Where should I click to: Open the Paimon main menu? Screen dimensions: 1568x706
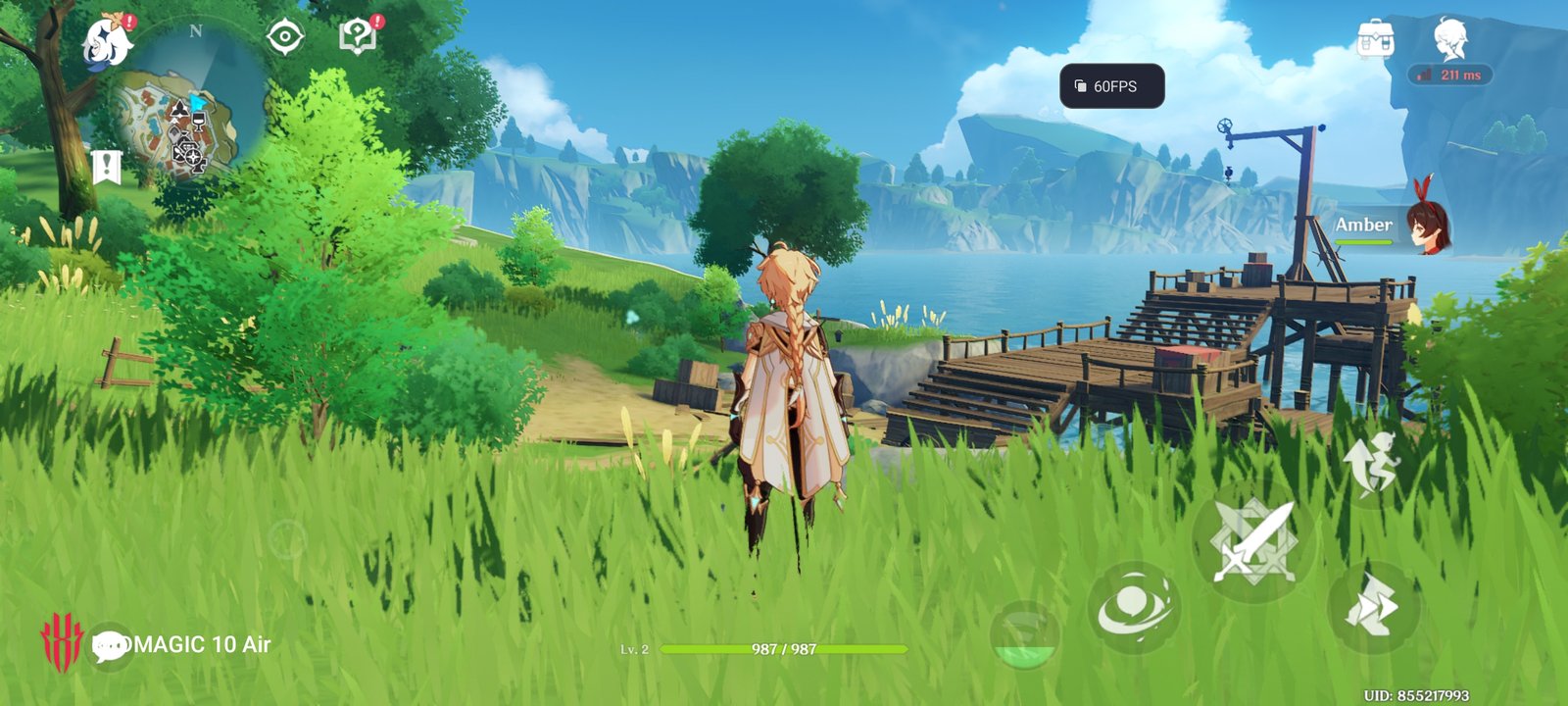tap(108, 42)
